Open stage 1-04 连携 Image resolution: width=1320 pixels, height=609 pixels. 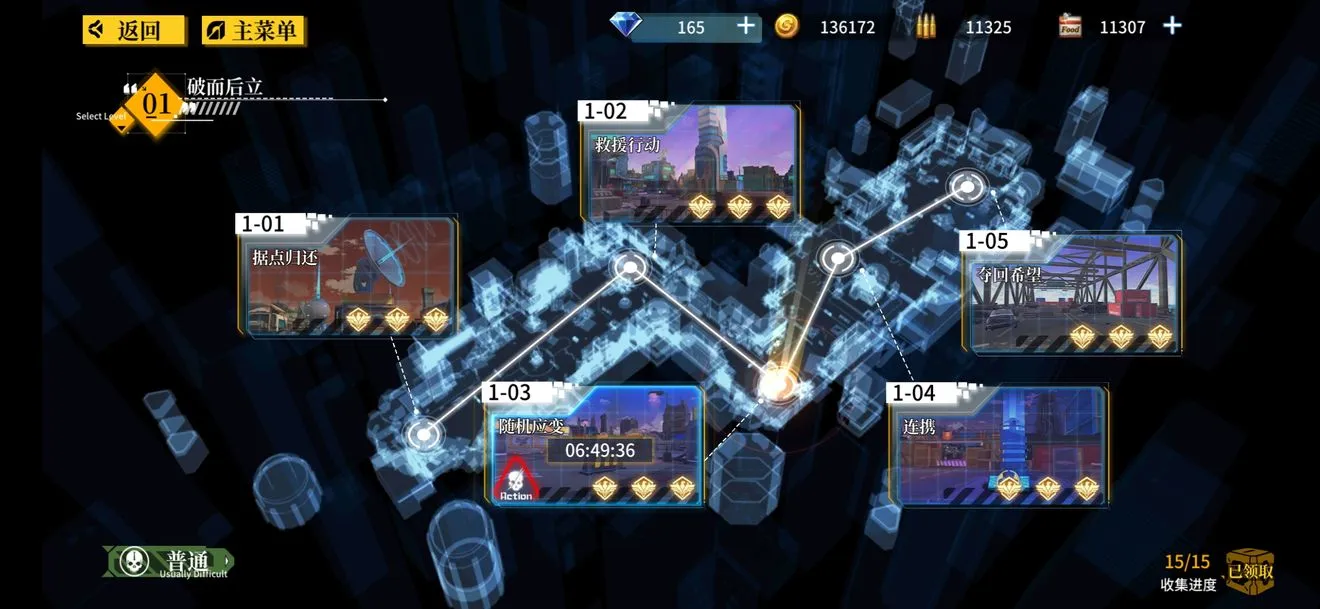[x=998, y=445]
